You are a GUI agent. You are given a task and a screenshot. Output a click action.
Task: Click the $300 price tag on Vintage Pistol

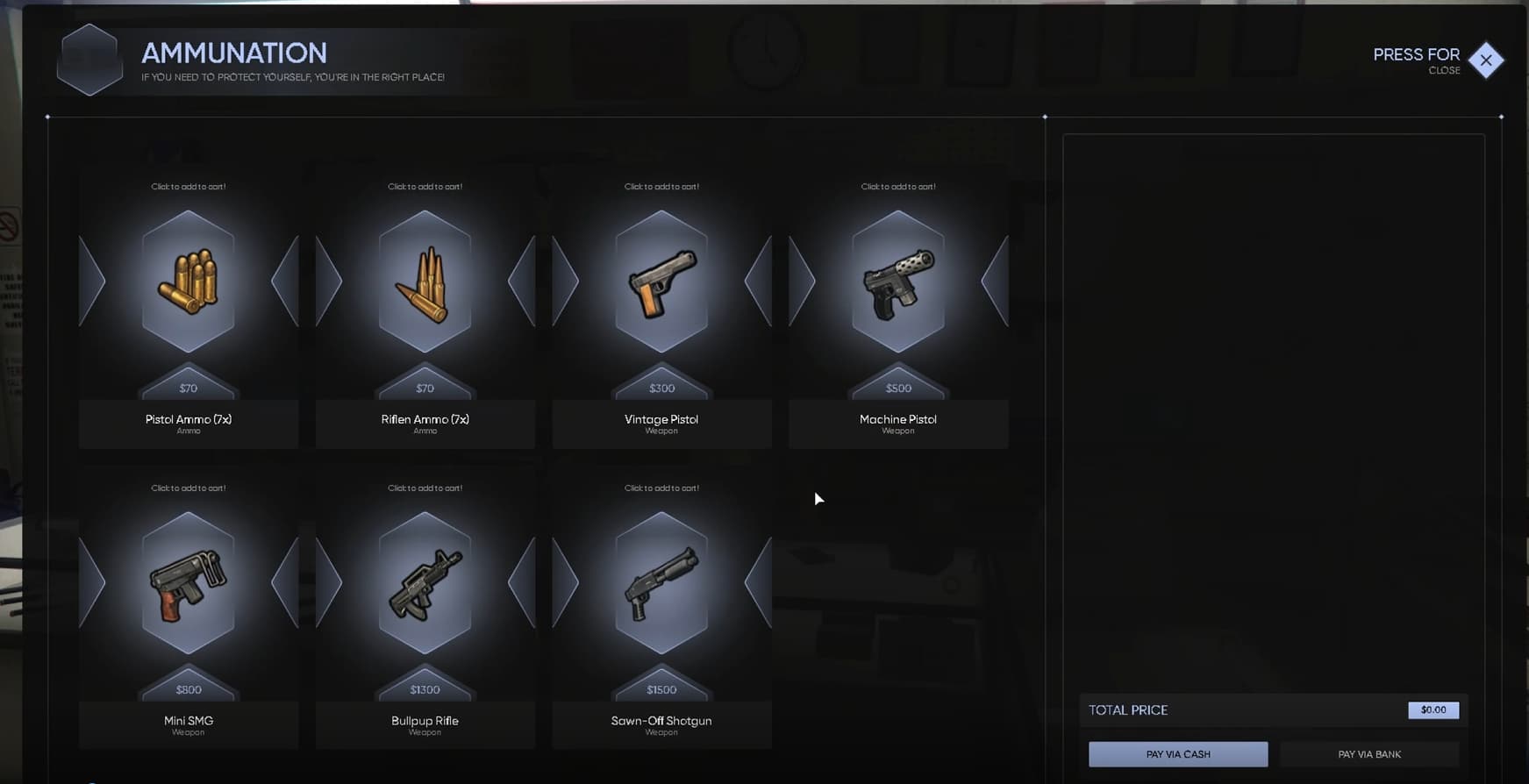coord(661,387)
